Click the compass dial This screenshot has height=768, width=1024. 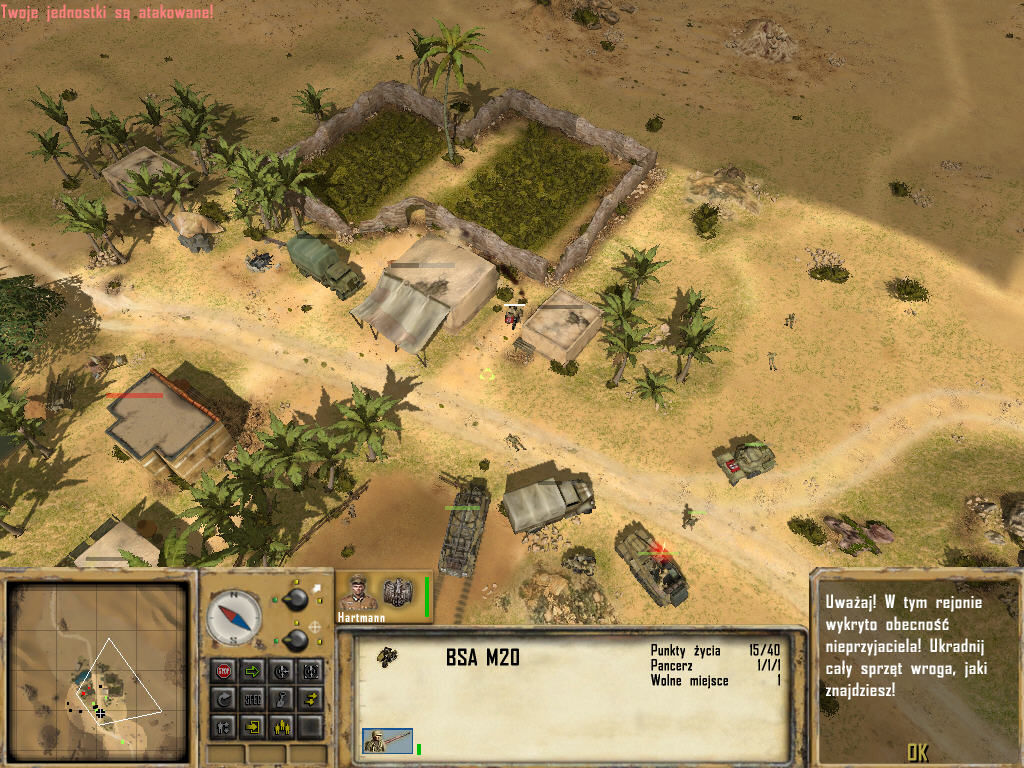coord(233,617)
